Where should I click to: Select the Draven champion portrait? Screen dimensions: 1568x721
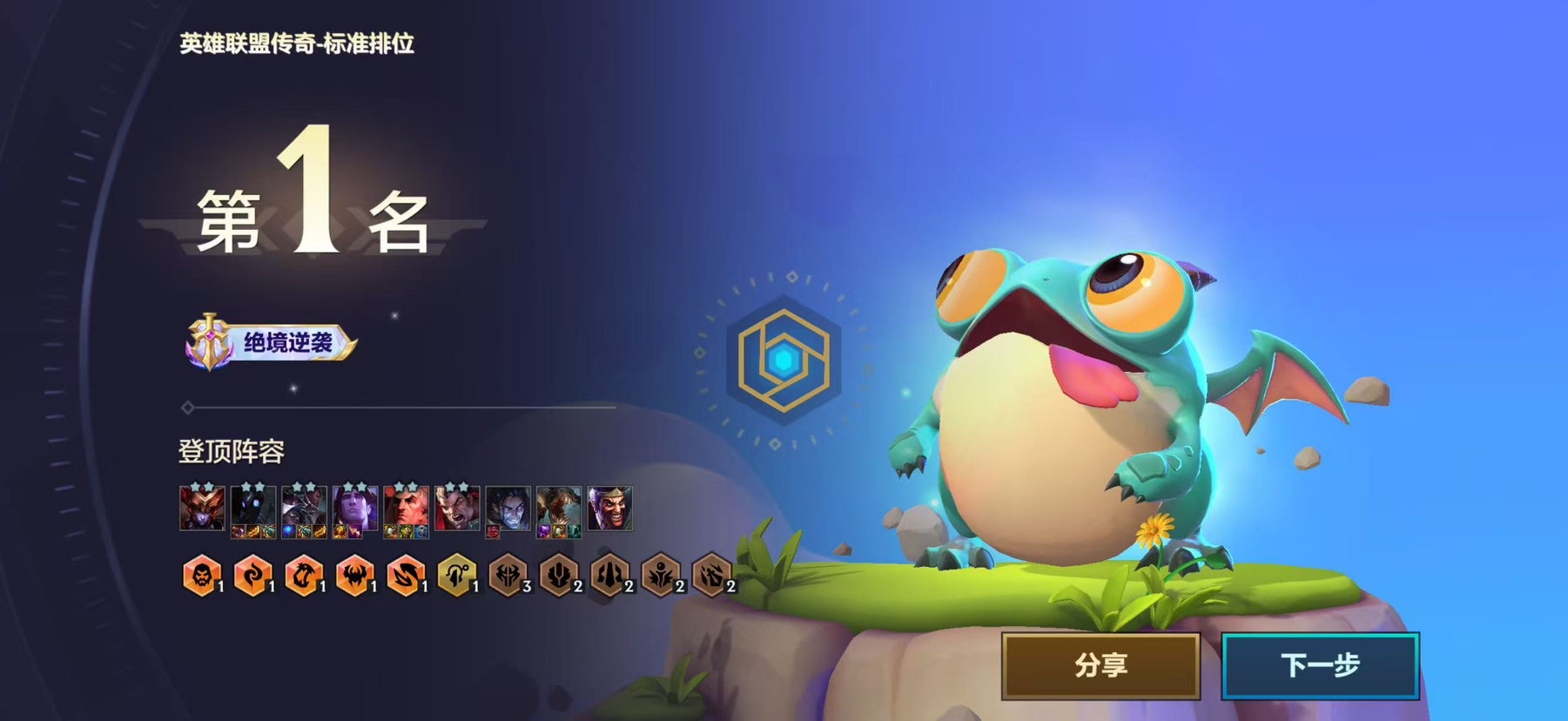tap(610, 509)
